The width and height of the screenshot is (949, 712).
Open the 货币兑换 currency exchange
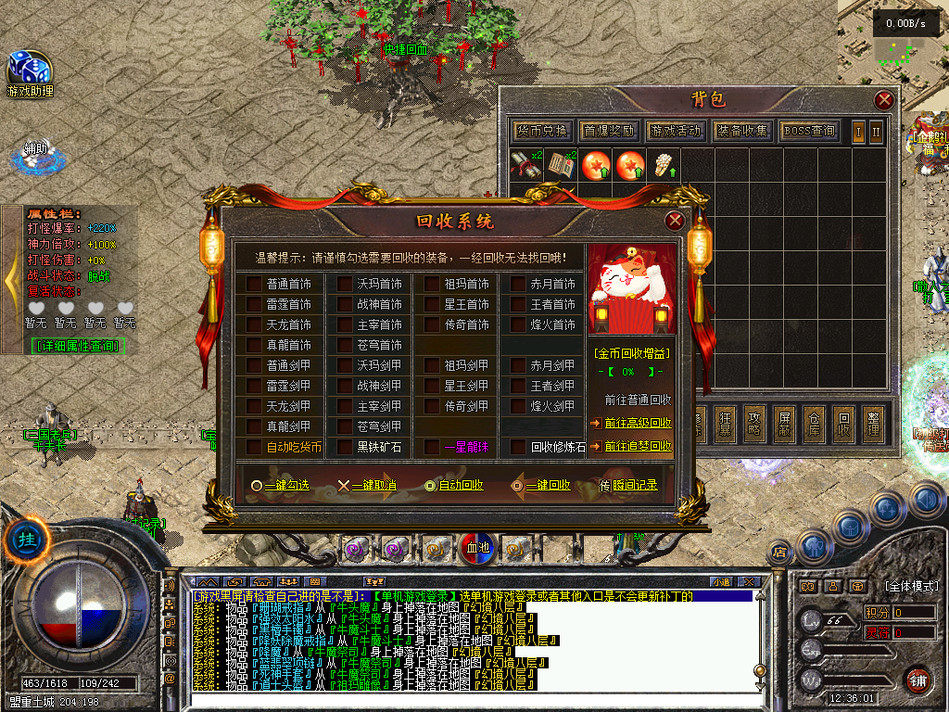tap(541, 131)
